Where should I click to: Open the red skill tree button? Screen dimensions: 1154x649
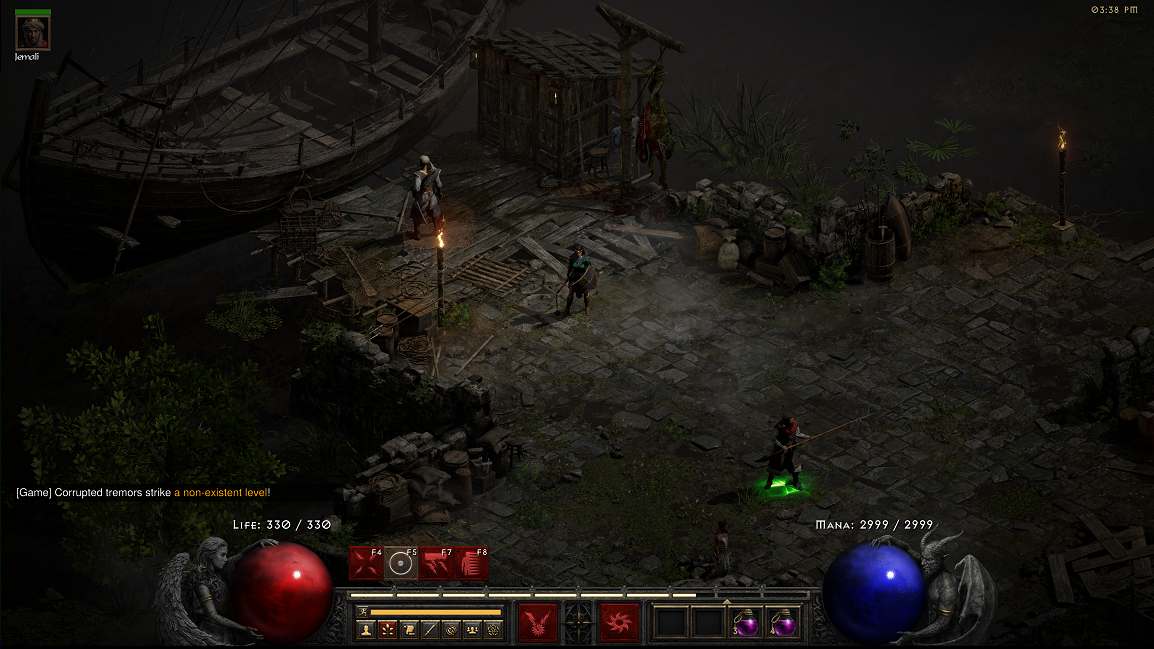[387, 629]
